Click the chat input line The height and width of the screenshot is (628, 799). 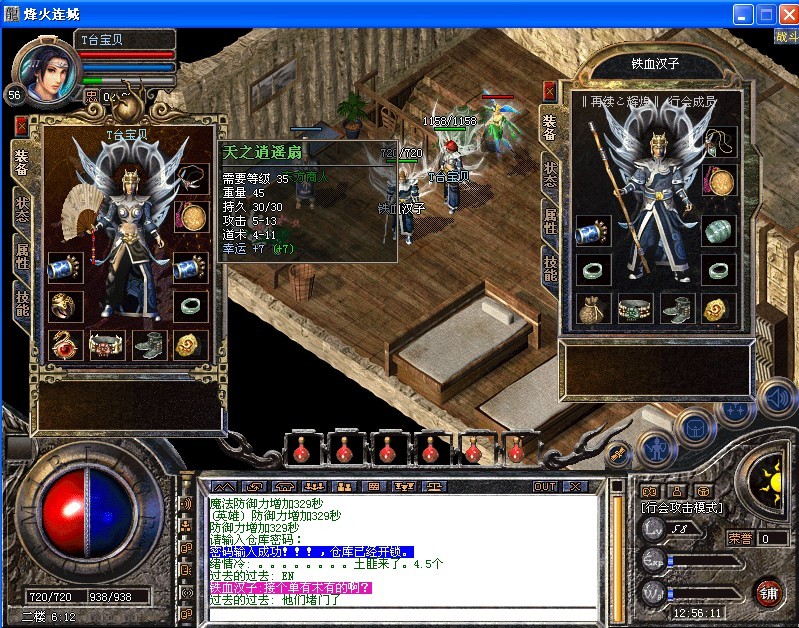(400, 612)
